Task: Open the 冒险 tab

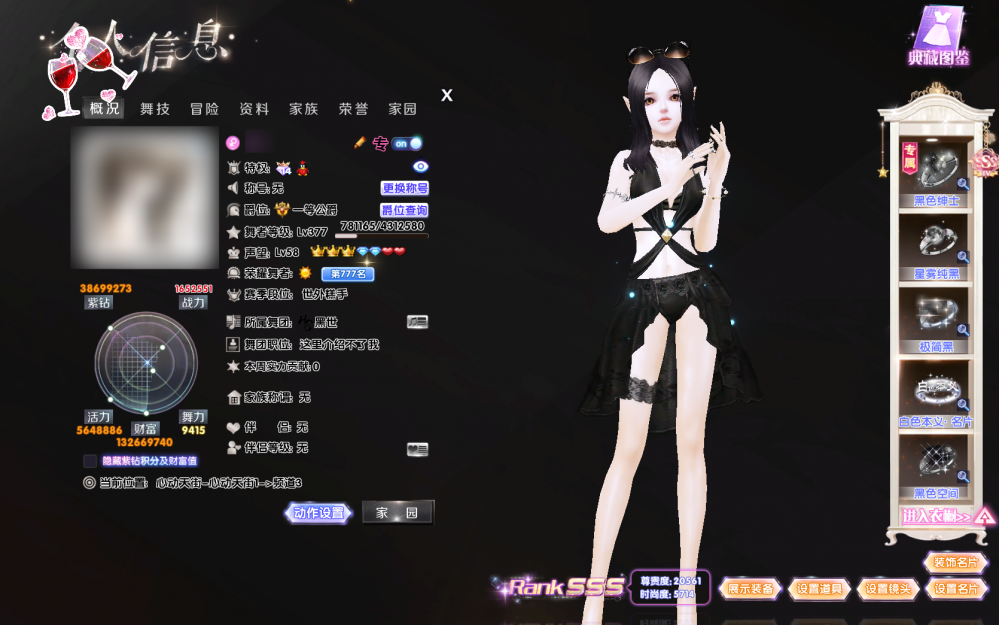Action: (204, 109)
